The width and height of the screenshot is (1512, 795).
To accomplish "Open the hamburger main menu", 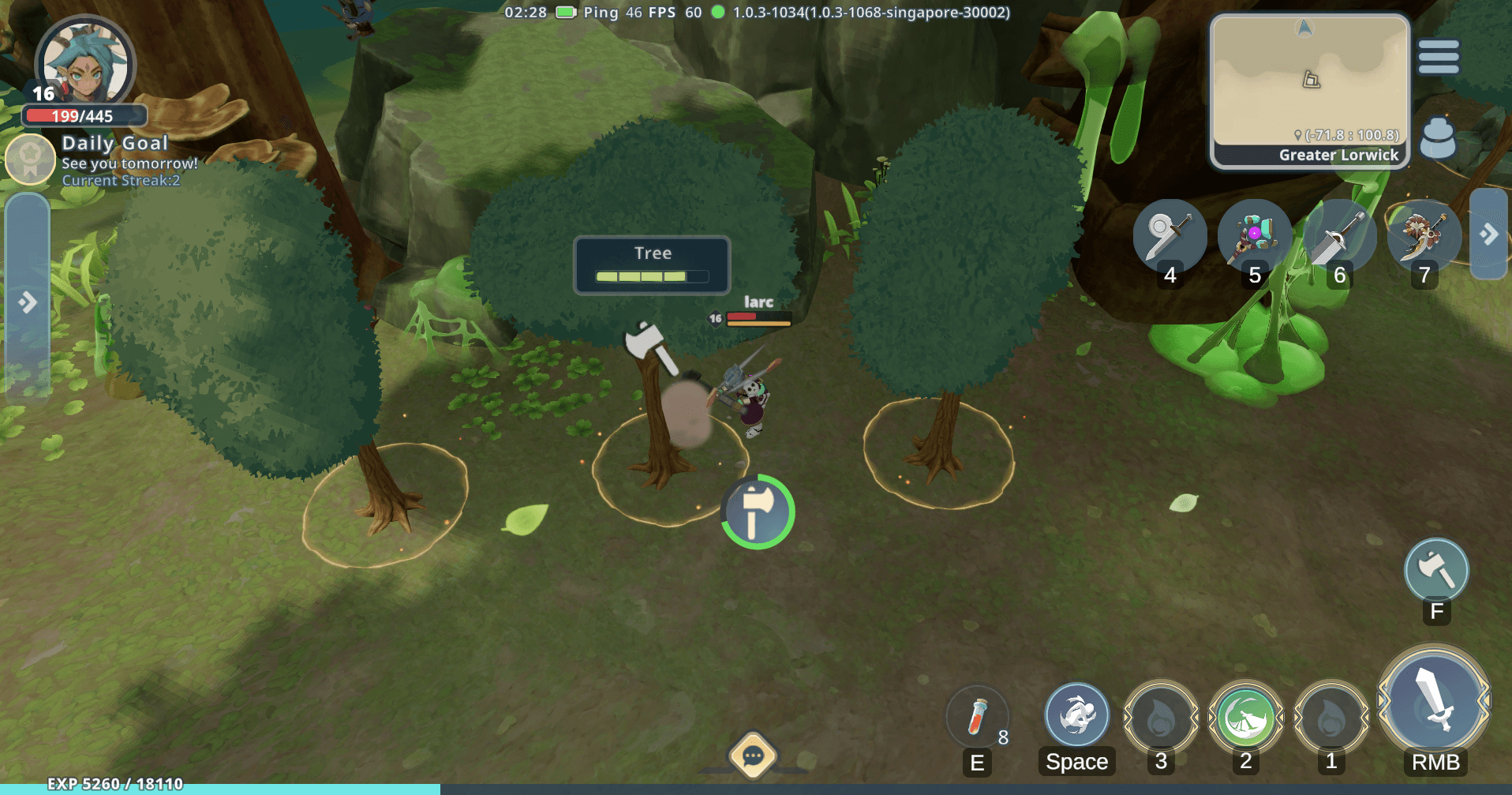I will (x=1438, y=57).
